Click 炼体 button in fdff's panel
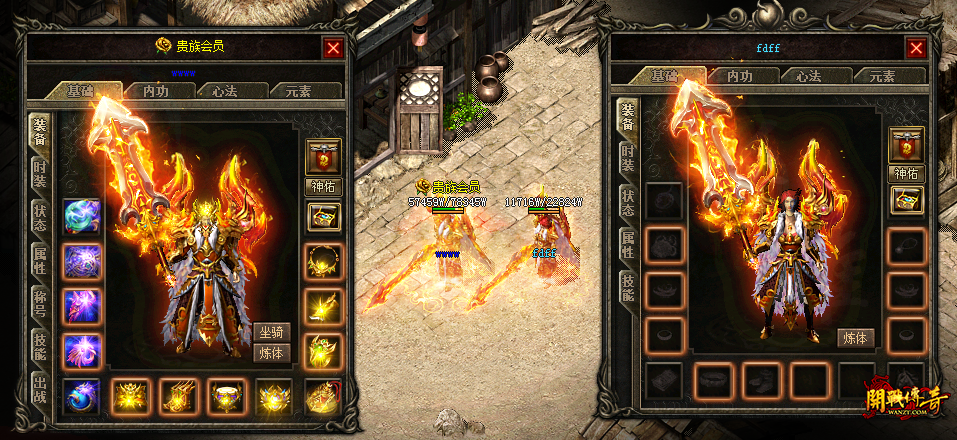This screenshot has height=440, width=957. [856, 338]
